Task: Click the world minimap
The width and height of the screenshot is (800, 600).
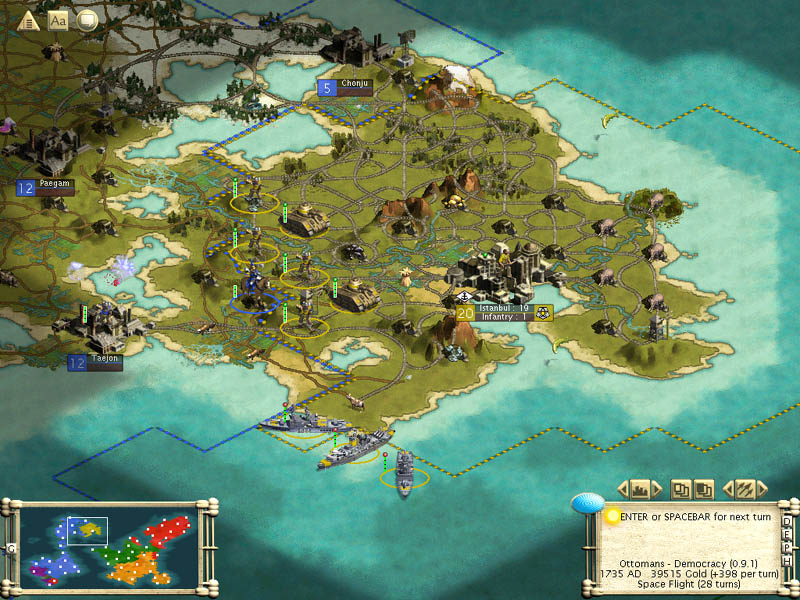Action: (x=108, y=544)
